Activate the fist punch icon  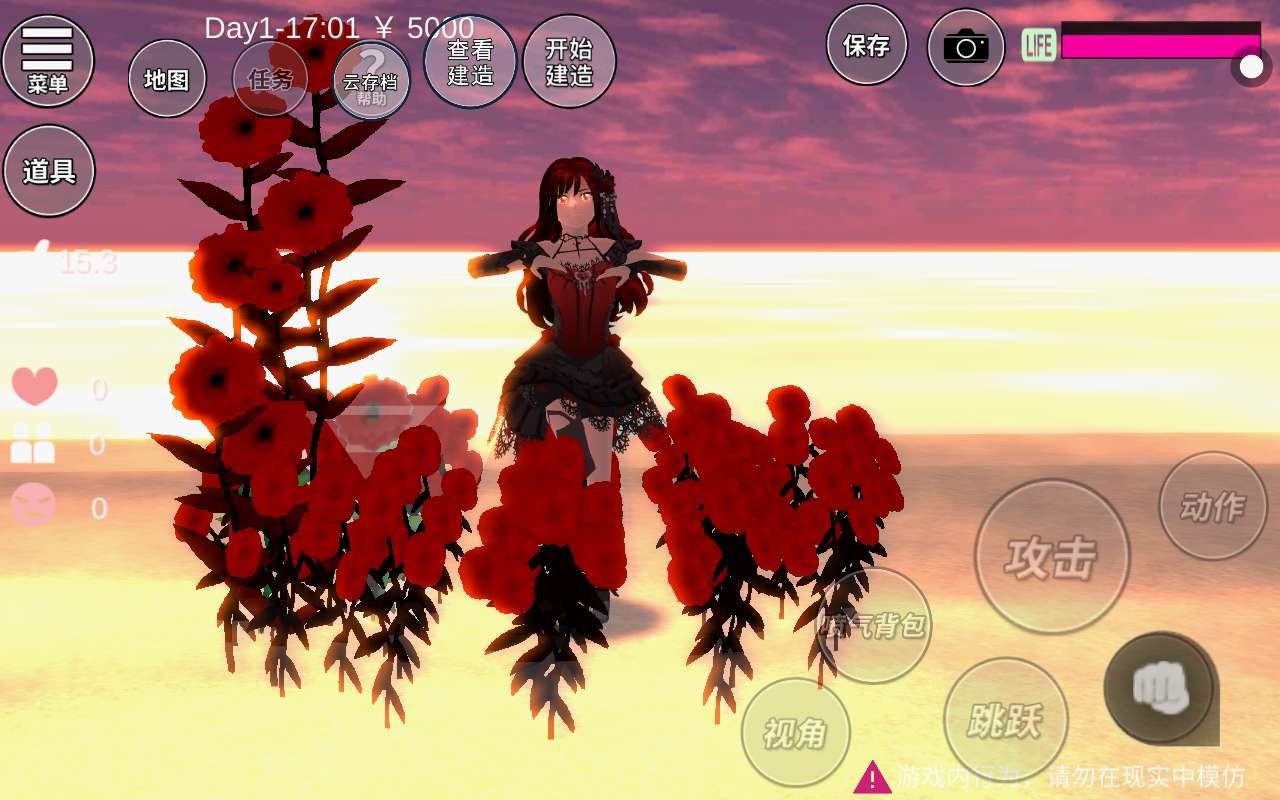1159,686
